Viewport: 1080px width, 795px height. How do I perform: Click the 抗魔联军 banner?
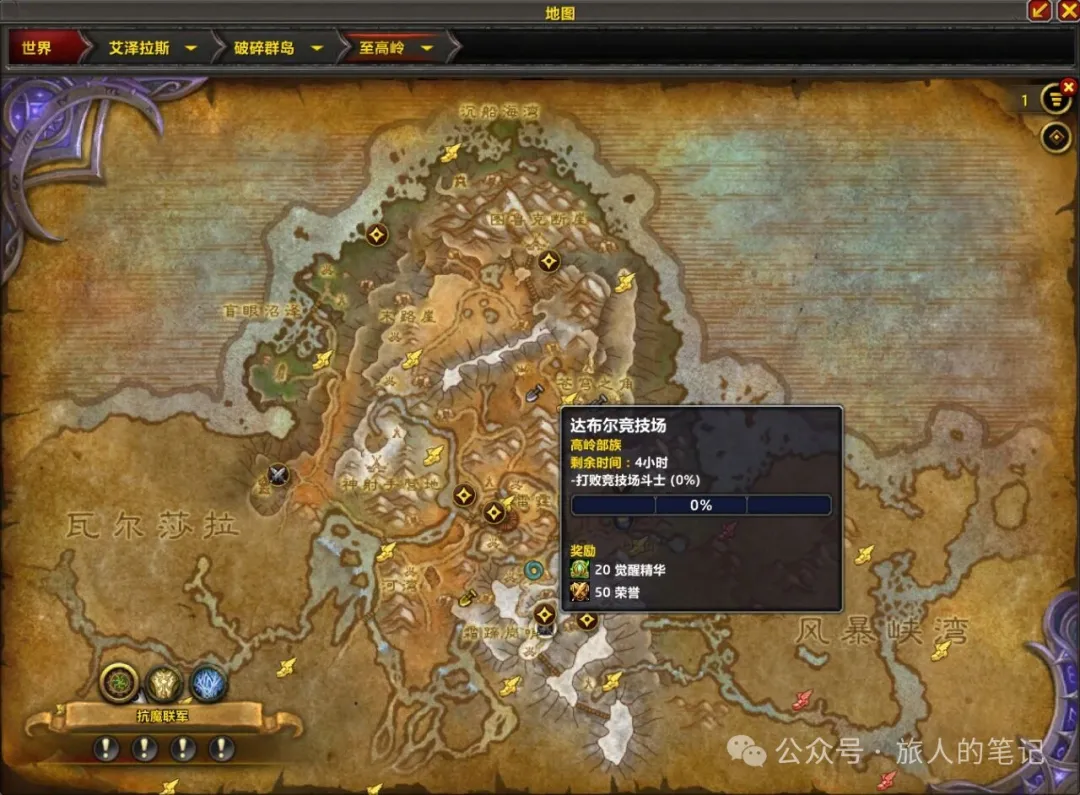[163, 715]
